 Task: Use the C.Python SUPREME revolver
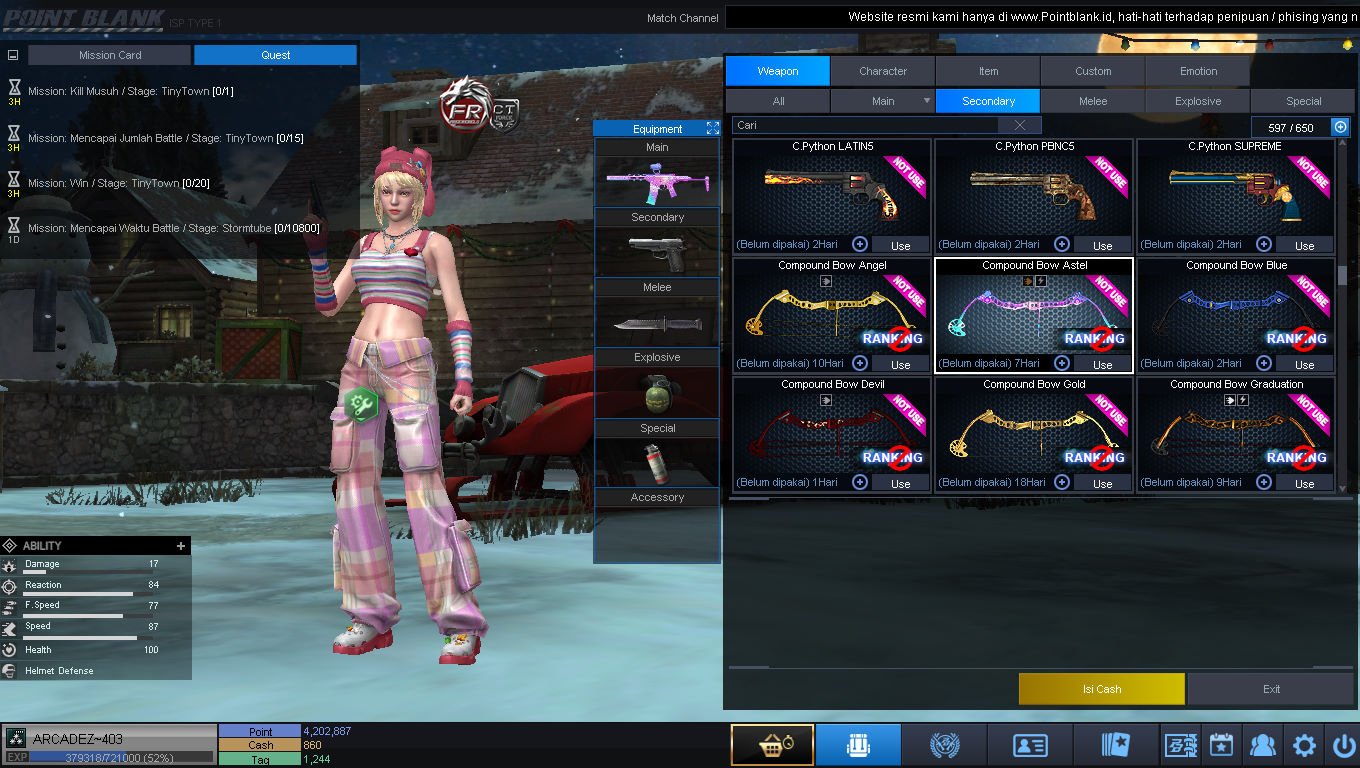point(1304,245)
